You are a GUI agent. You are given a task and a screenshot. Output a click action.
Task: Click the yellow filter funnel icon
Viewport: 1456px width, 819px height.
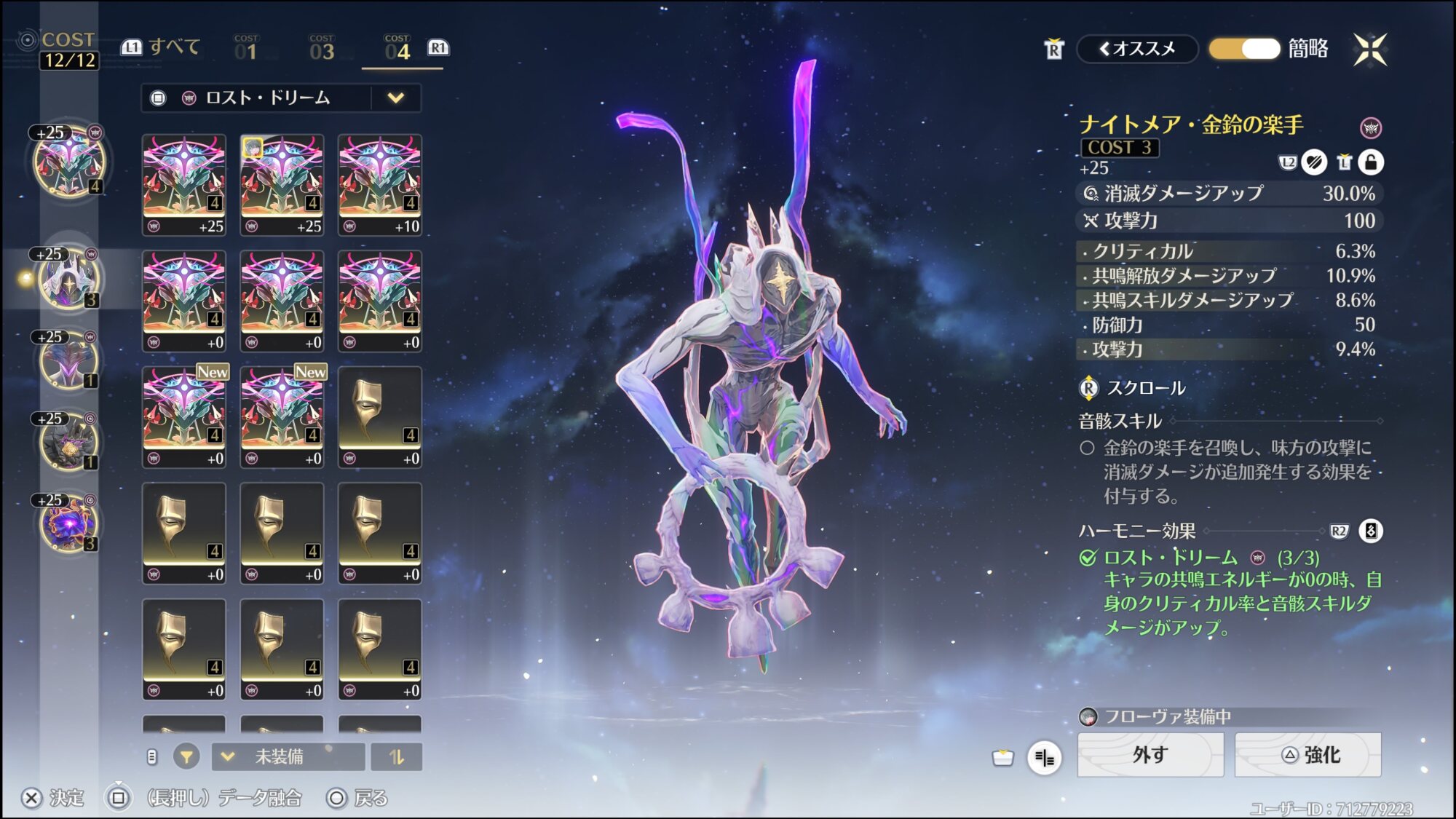pyautogui.click(x=186, y=757)
